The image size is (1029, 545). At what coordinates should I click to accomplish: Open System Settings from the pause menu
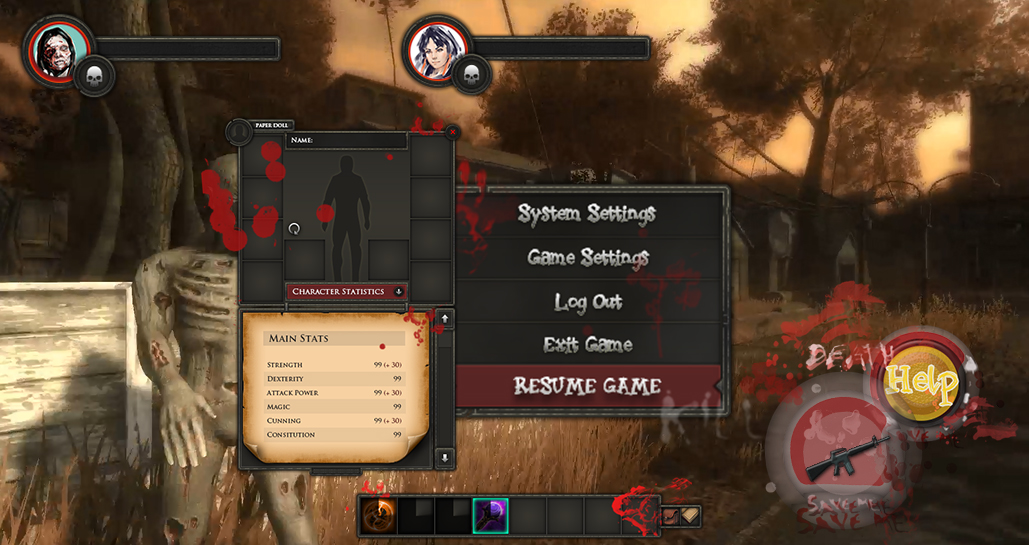pyautogui.click(x=587, y=214)
